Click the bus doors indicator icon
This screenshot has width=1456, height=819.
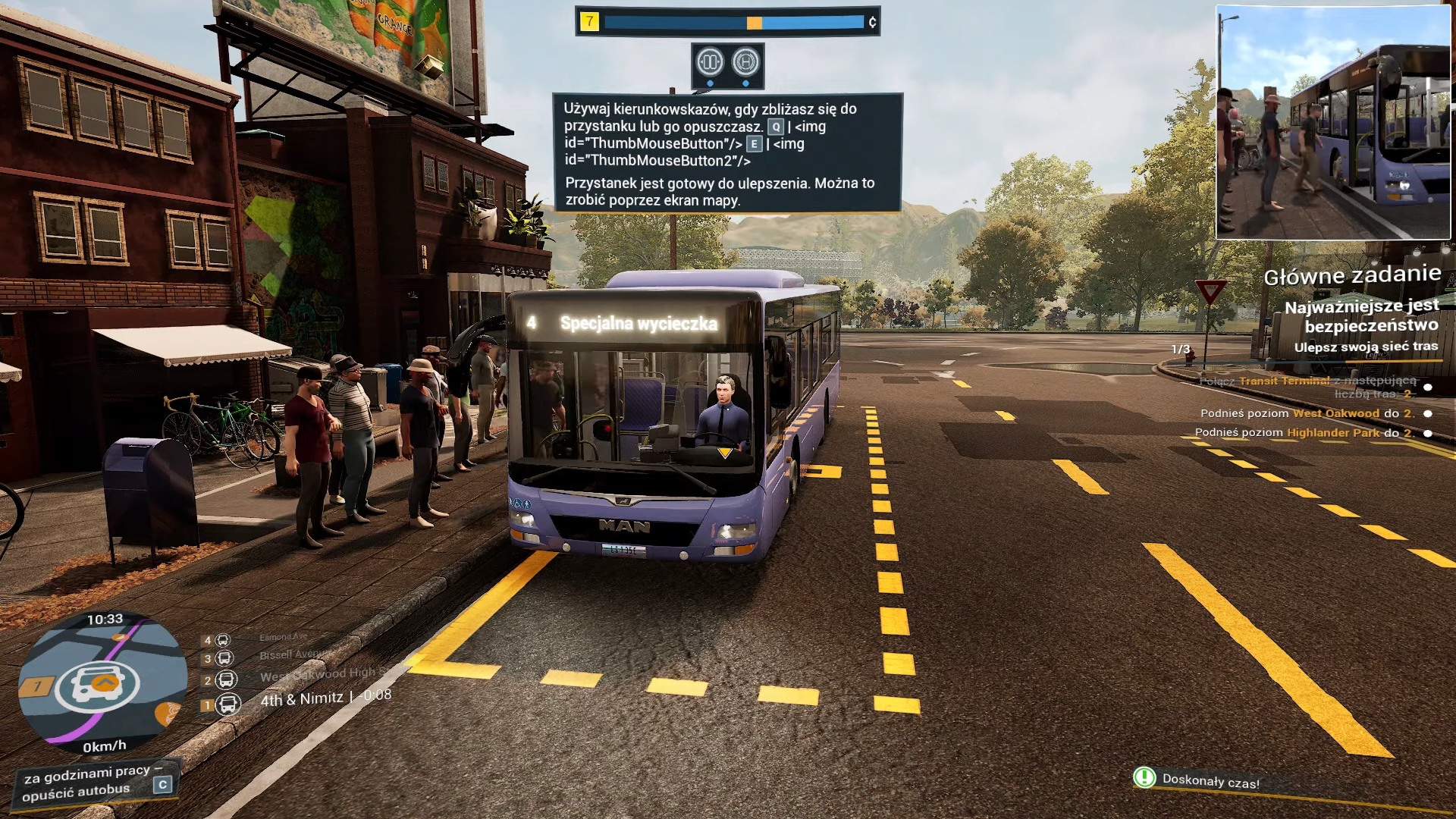[710, 61]
